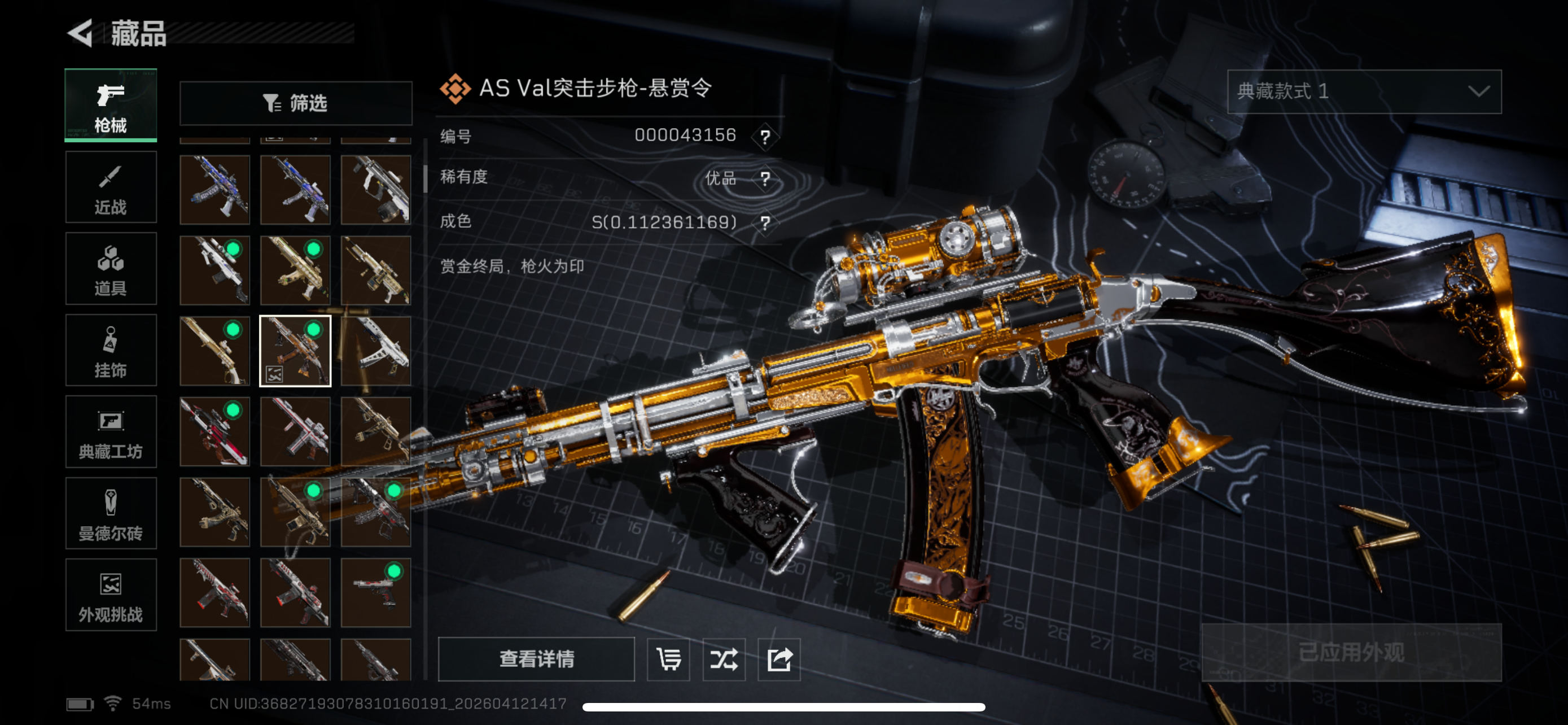Open the cart list icon button
Screen dimensions: 1568x725
tap(668, 660)
